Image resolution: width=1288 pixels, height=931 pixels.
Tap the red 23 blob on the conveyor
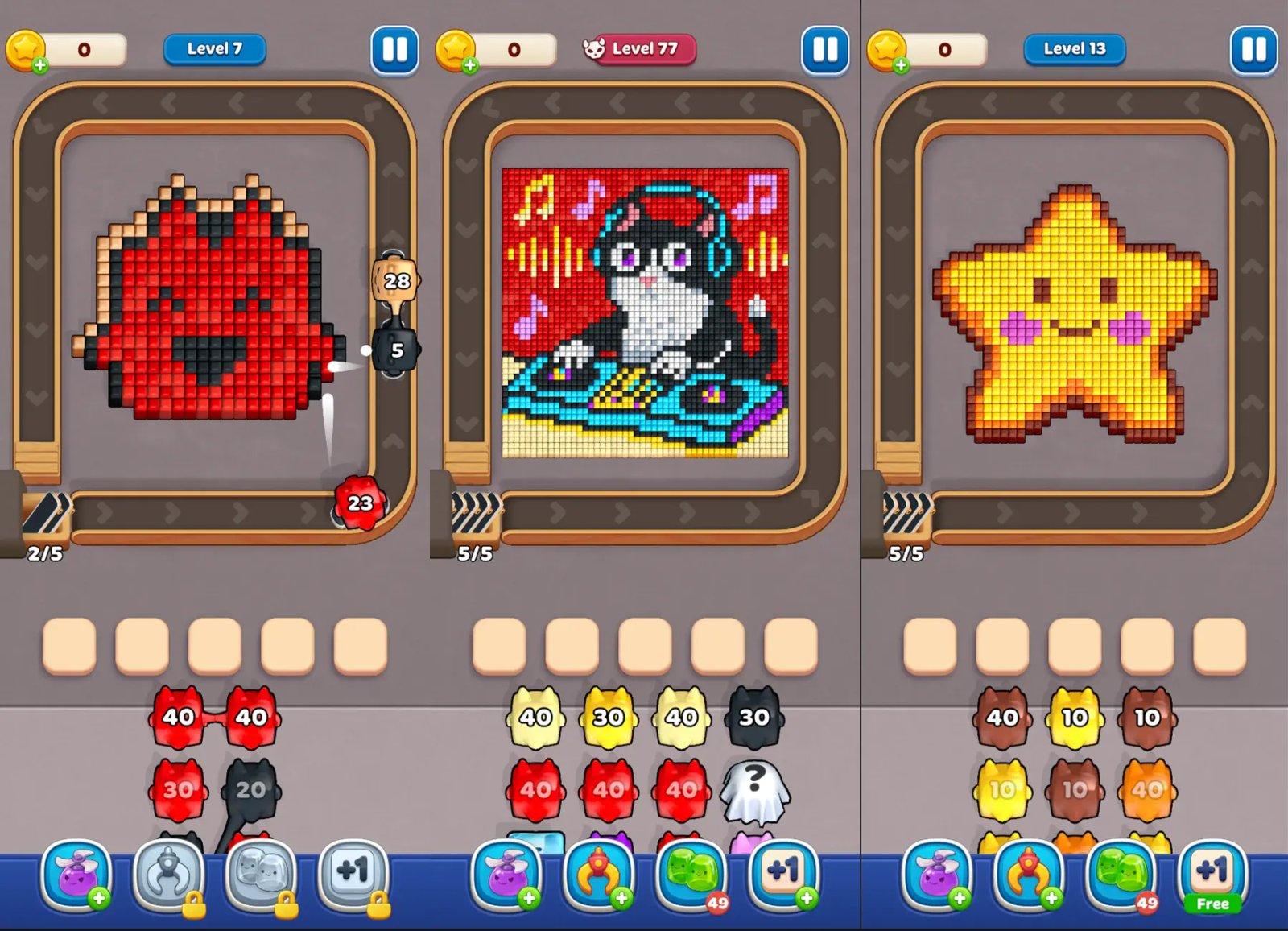[x=361, y=503]
